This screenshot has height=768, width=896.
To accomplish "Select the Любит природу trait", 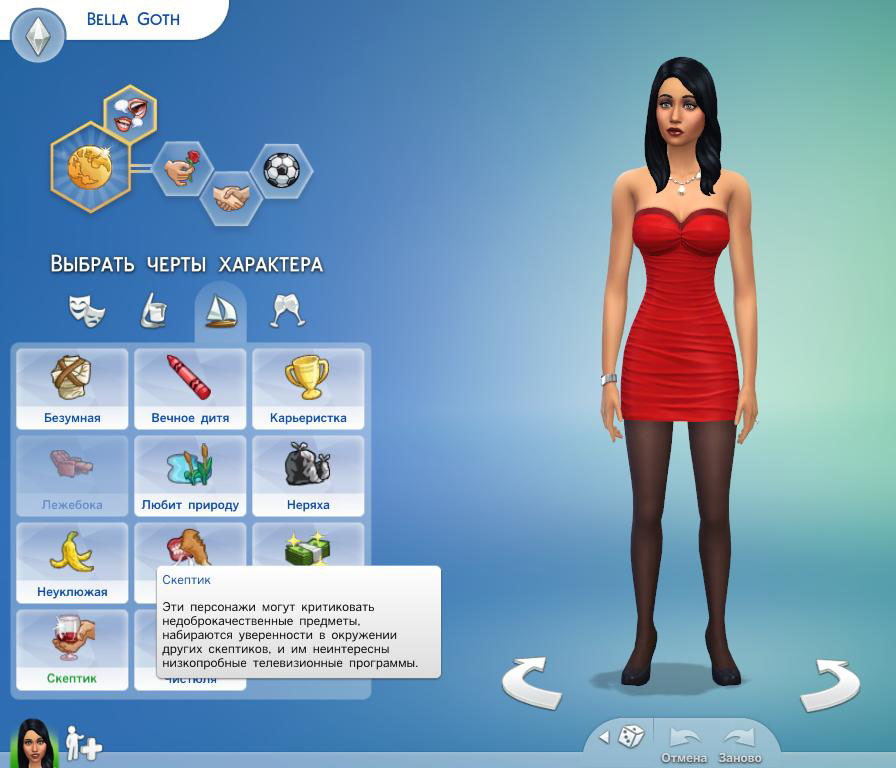I will tap(190, 475).
